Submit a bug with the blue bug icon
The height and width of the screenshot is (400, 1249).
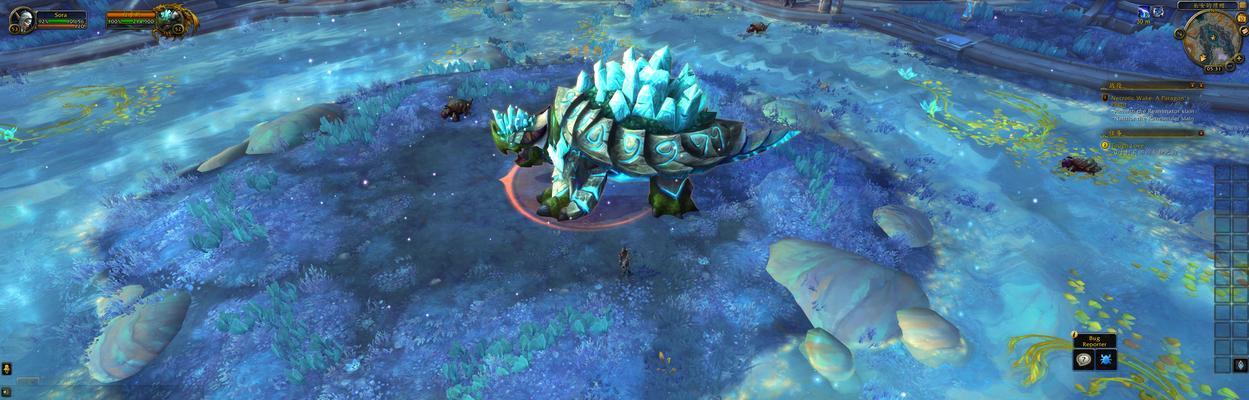pos(1105,360)
